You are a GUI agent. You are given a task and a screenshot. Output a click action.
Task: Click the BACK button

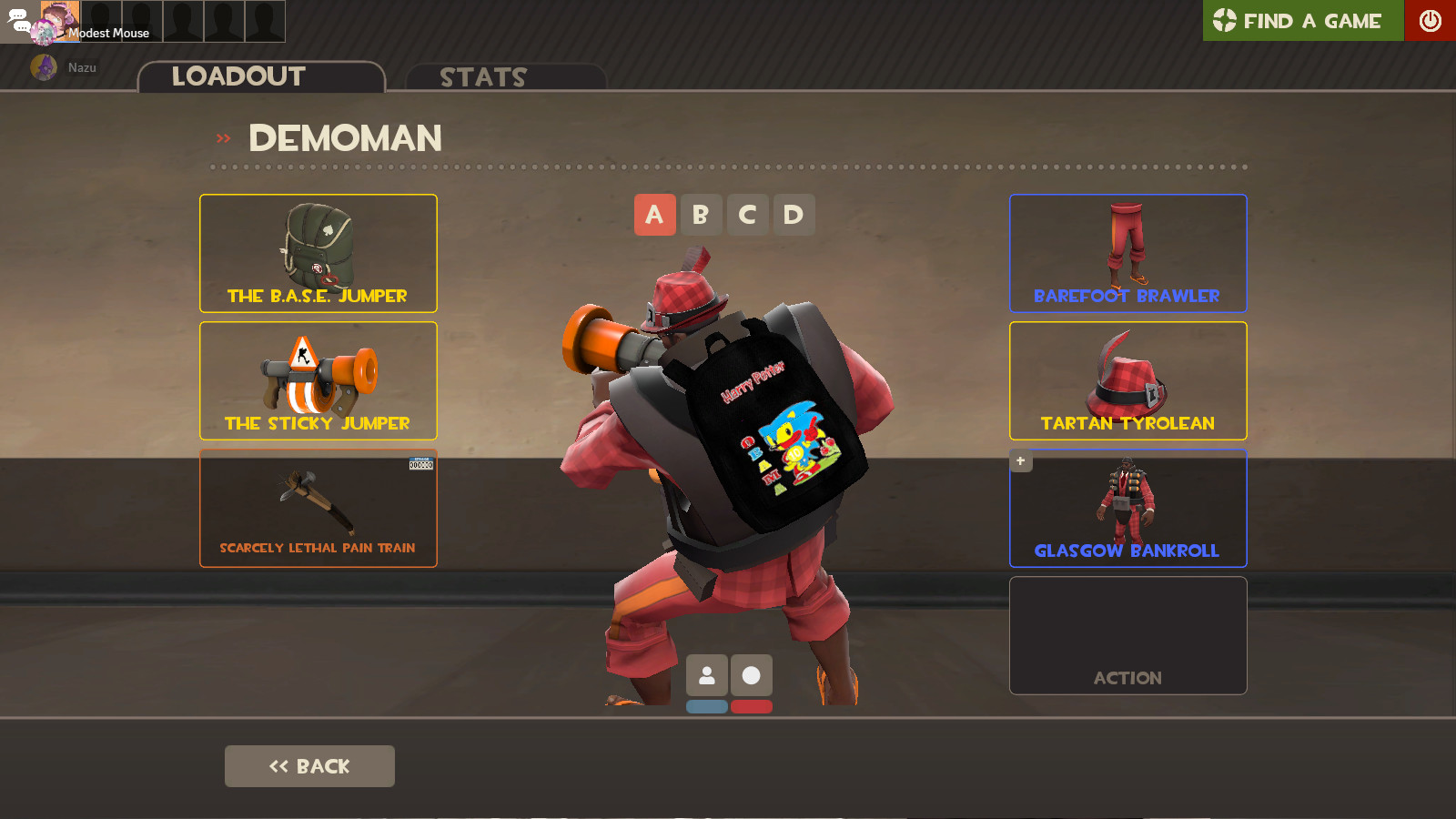click(309, 765)
